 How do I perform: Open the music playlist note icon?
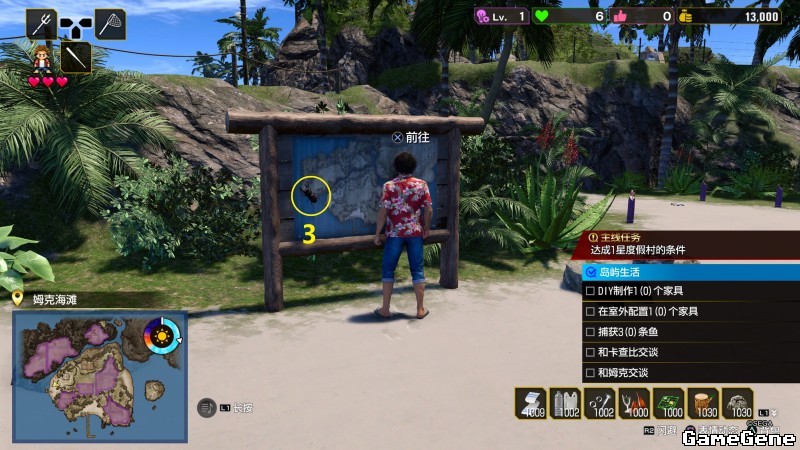coord(207,407)
